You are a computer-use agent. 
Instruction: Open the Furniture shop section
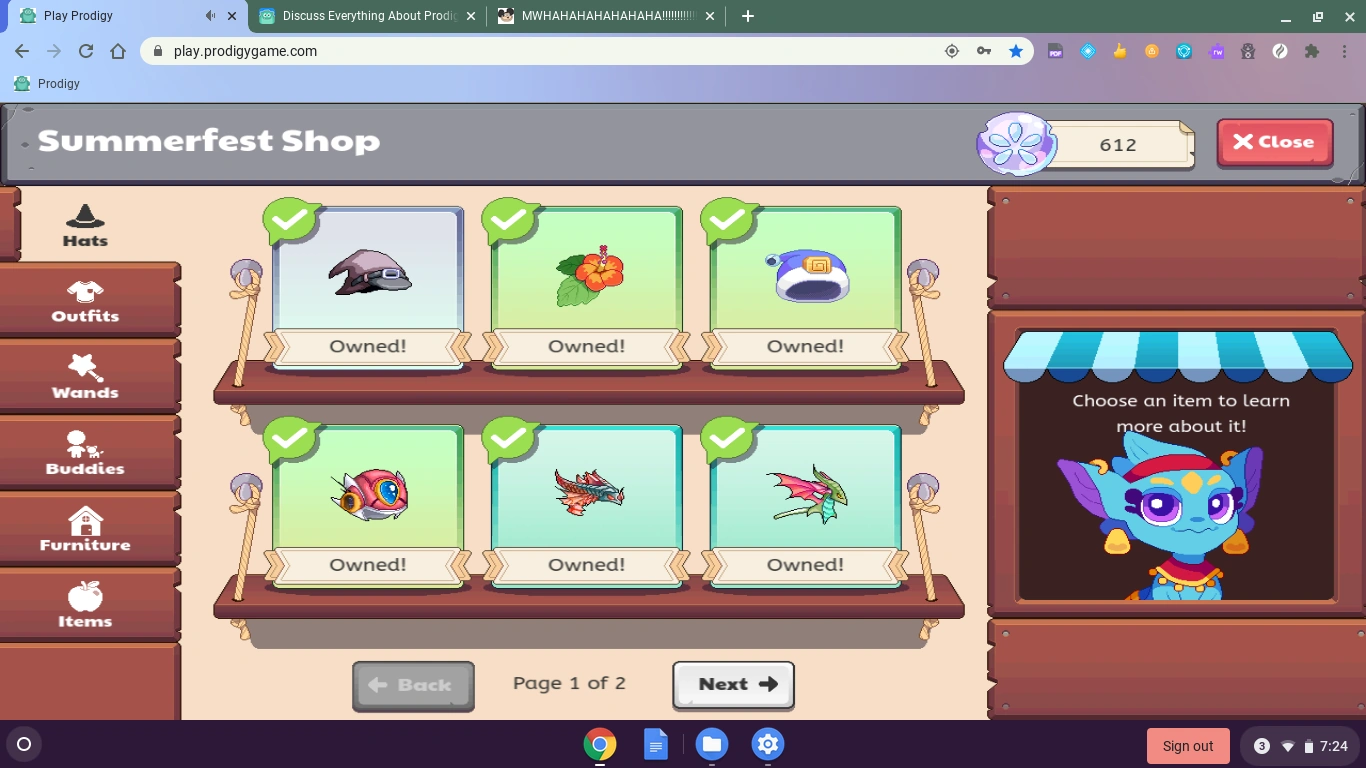[85, 530]
